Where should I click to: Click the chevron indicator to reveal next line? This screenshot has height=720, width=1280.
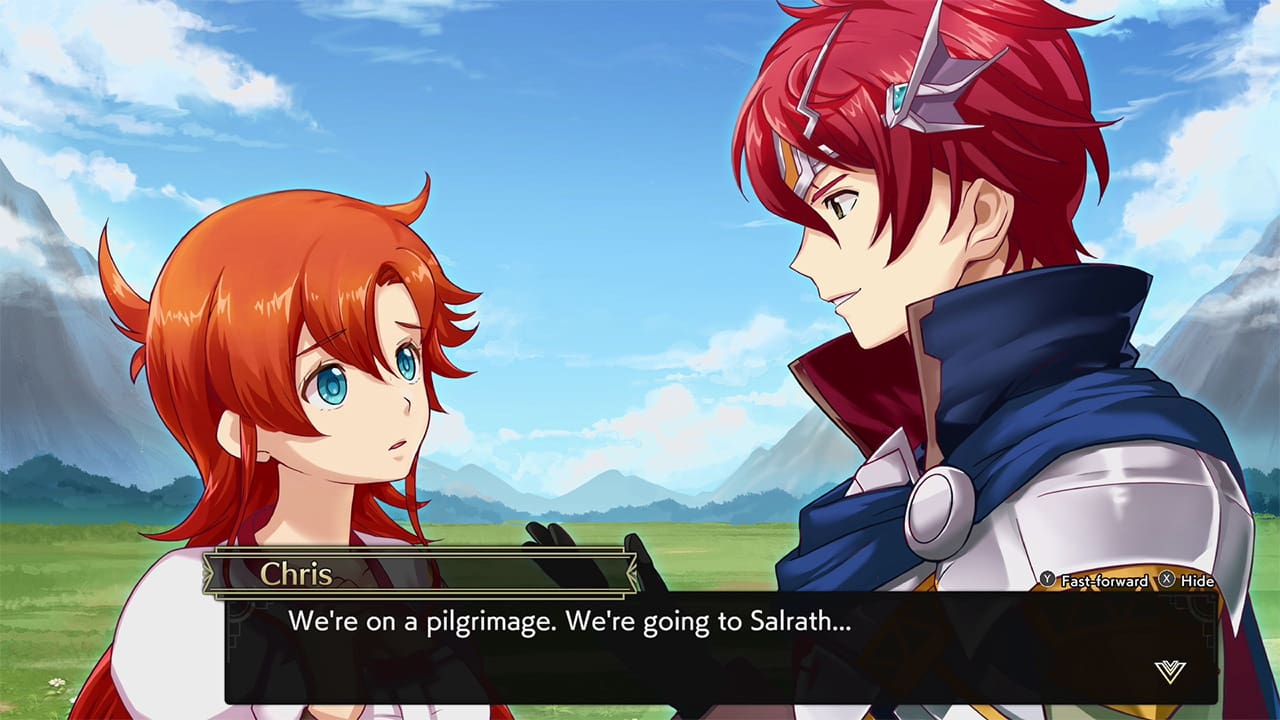tap(1170, 671)
